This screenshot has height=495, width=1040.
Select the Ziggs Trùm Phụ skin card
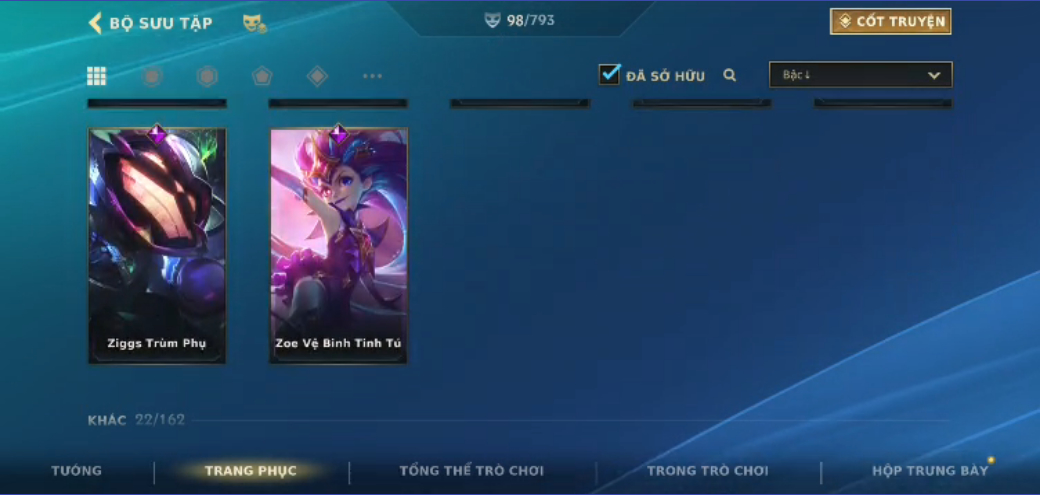pos(157,245)
